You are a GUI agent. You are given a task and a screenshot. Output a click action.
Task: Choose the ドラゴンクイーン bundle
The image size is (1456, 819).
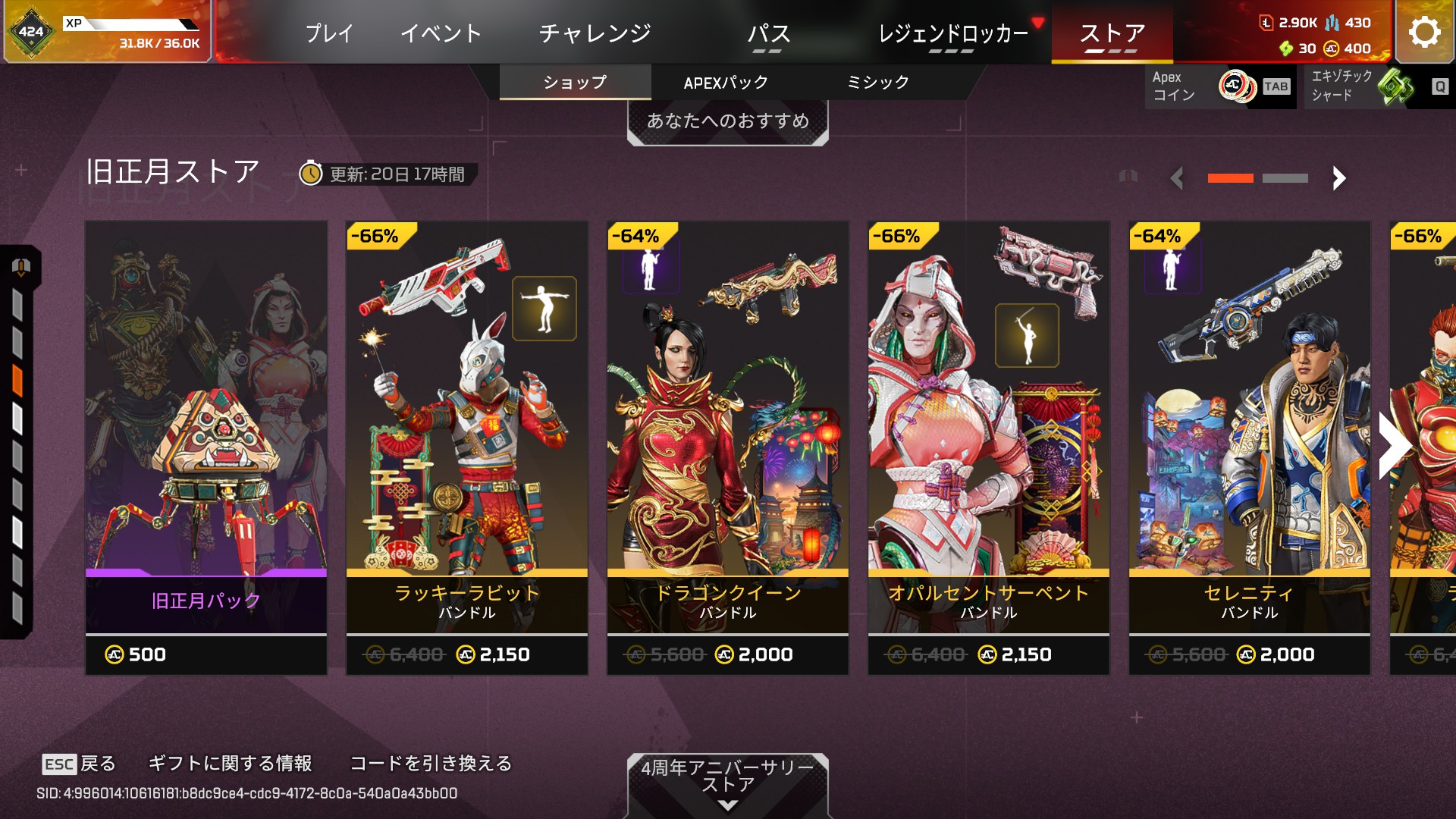coord(728,447)
